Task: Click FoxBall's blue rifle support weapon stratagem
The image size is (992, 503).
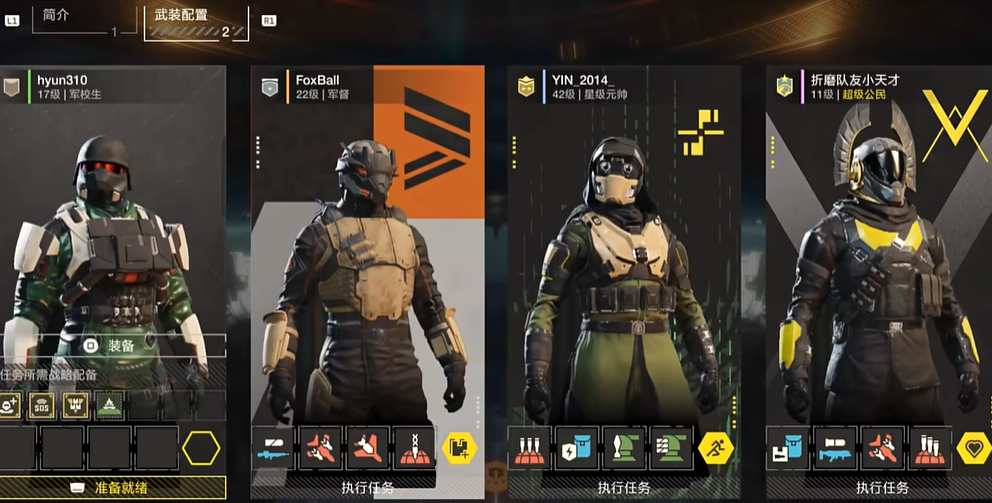Action: click(x=272, y=448)
